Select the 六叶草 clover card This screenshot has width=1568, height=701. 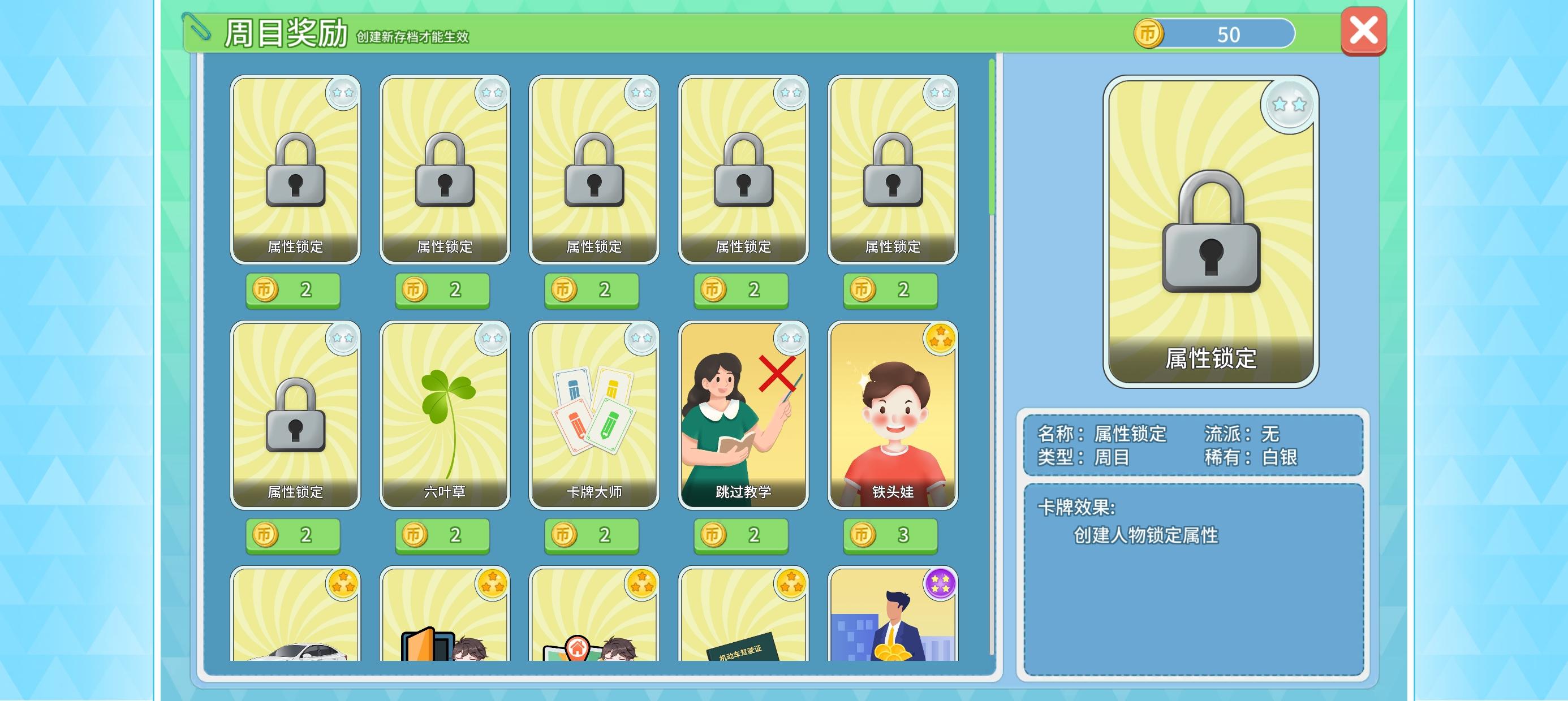[443, 416]
